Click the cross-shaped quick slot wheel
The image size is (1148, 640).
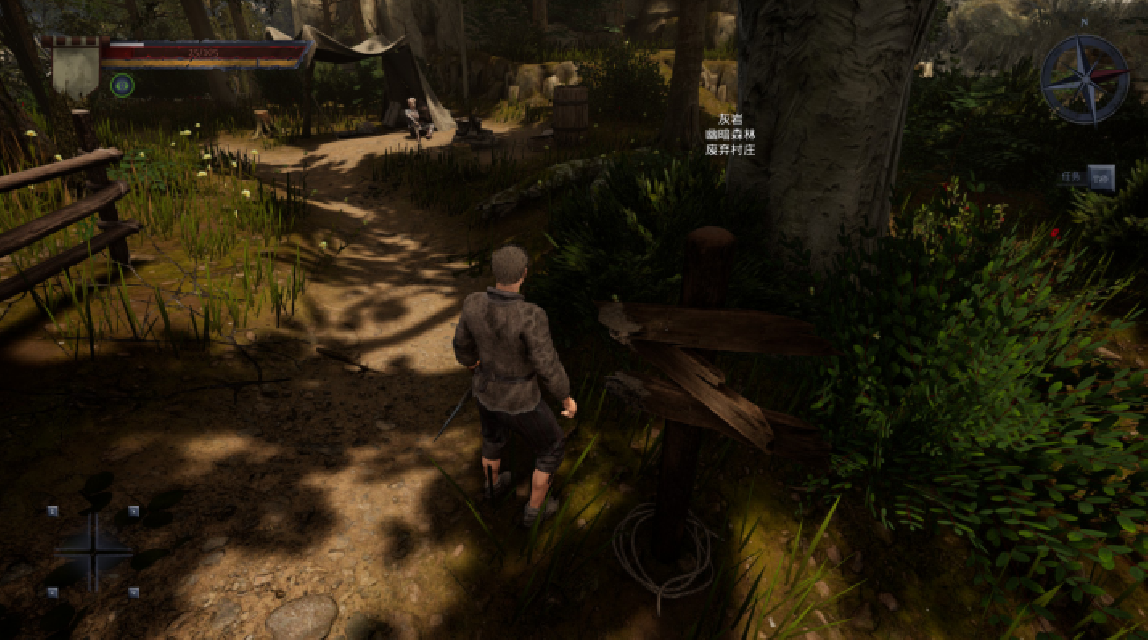click(92, 551)
